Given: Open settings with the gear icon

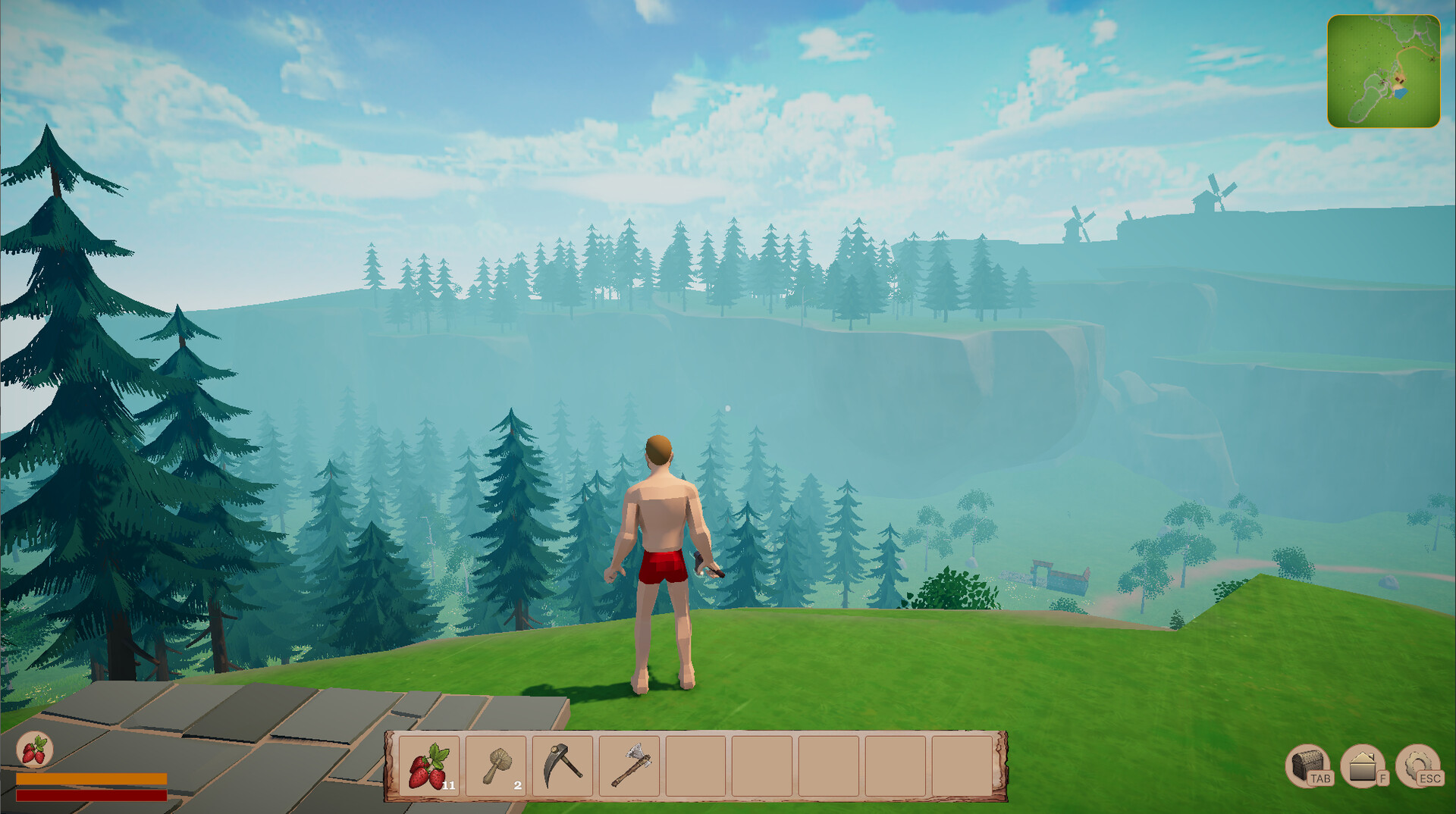Looking at the screenshot, I should [1417, 765].
